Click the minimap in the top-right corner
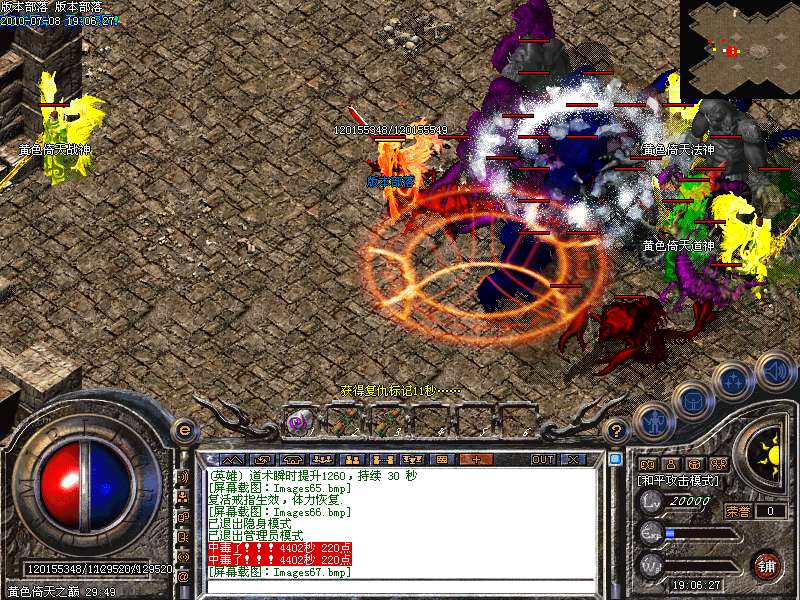The width and height of the screenshot is (800, 600). (740, 48)
